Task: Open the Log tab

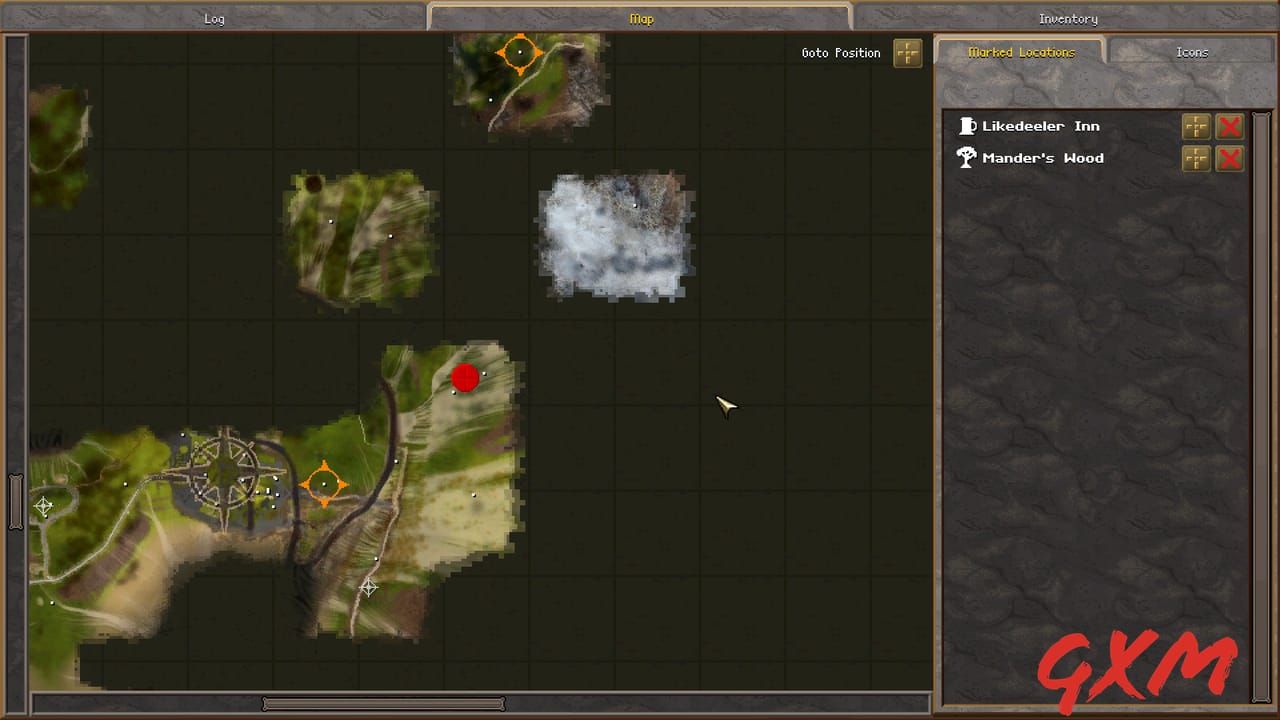Action: pos(213,18)
